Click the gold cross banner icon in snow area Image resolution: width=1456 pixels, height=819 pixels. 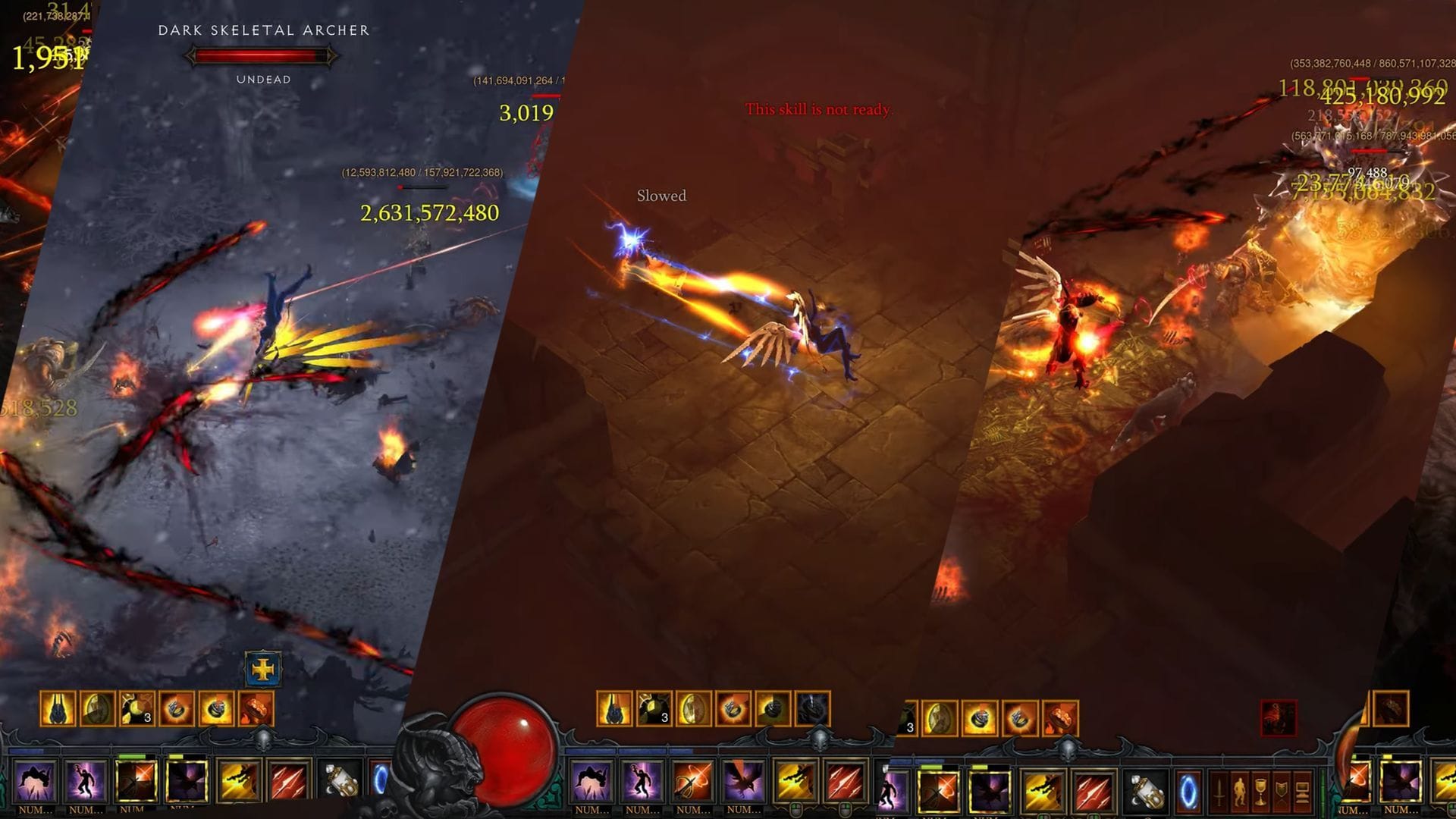click(x=262, y=669)
